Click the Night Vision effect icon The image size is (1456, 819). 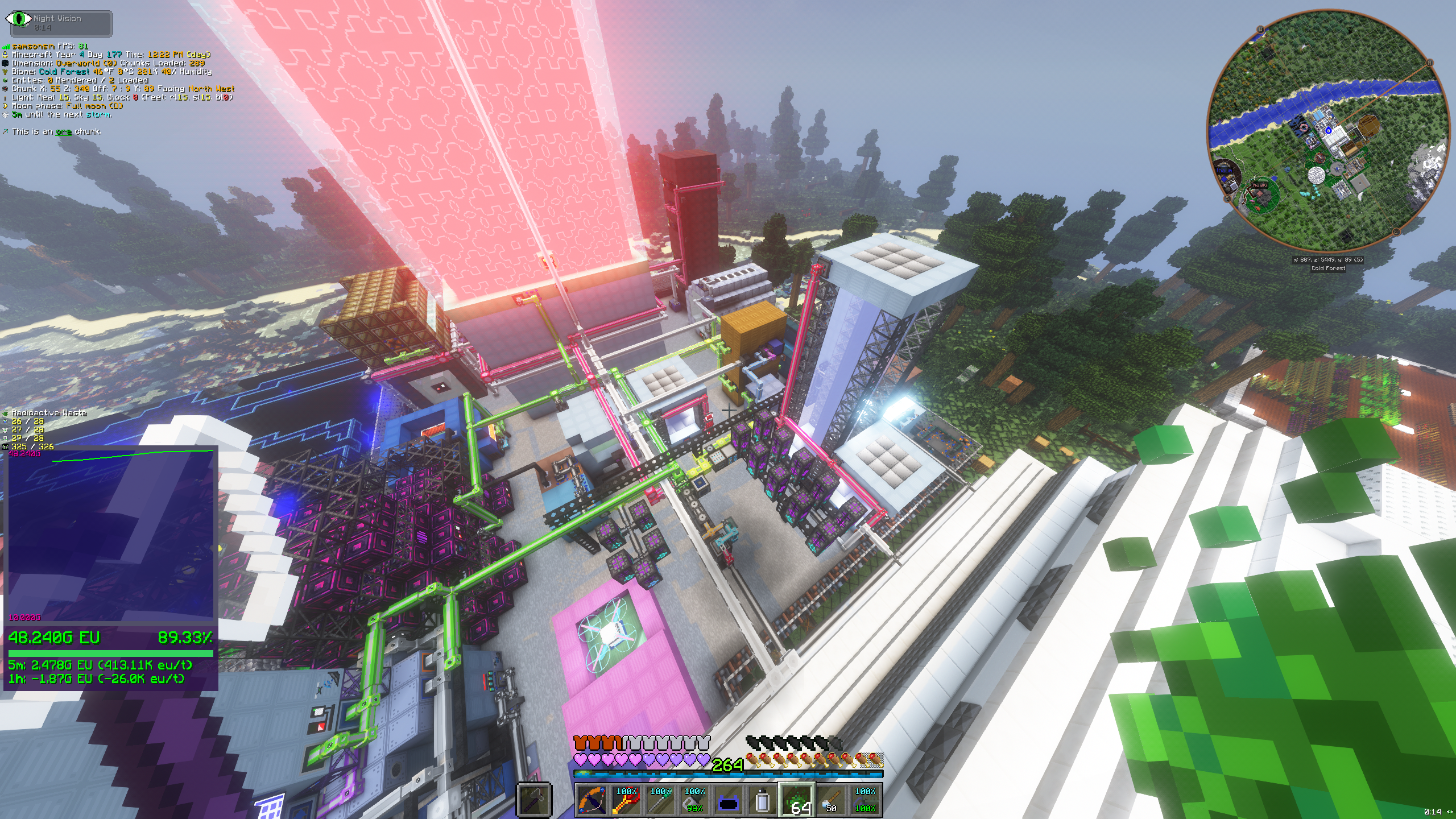(18, 19)
